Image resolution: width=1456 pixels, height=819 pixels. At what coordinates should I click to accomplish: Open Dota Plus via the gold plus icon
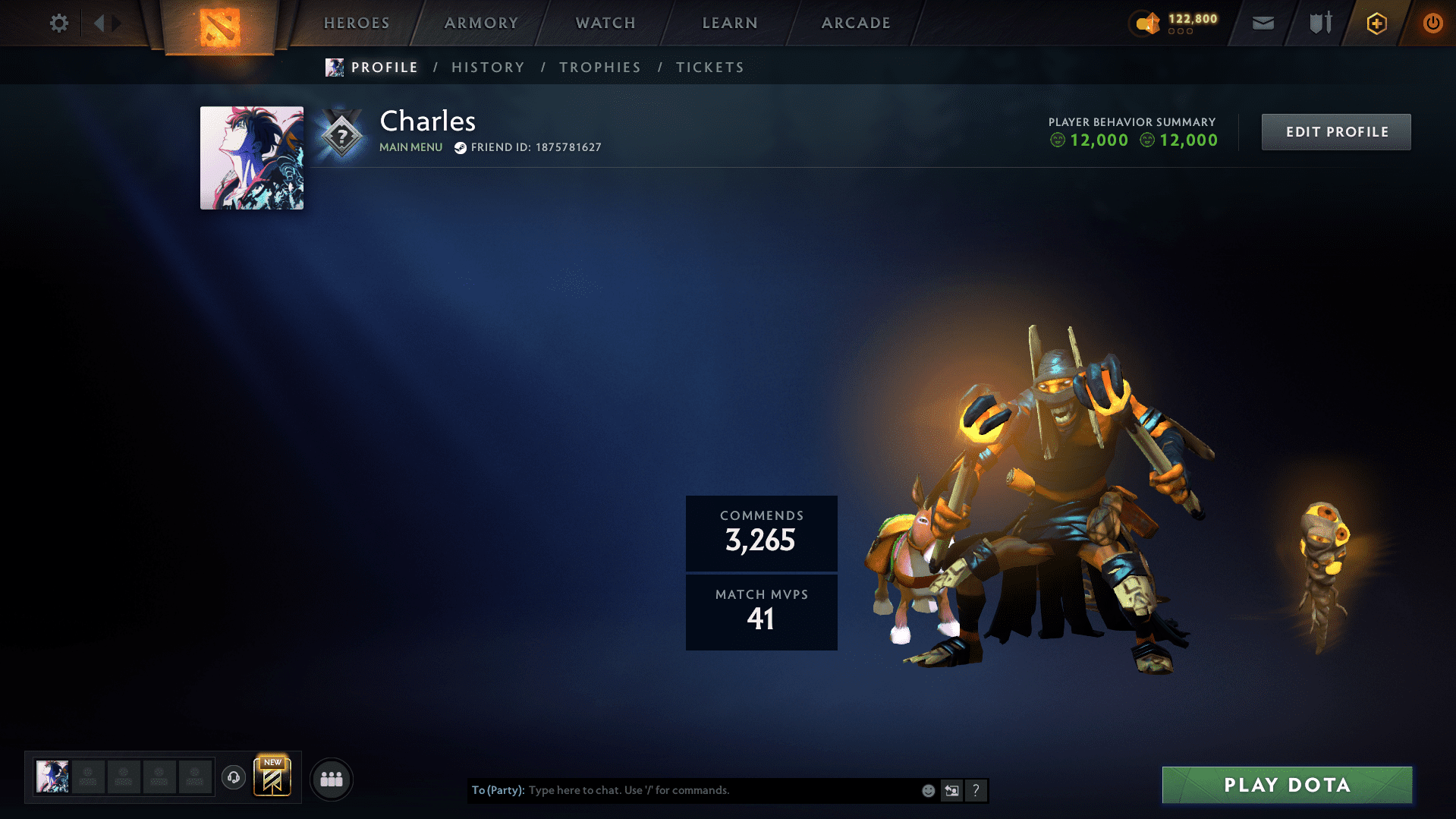[x=1376, y=23]
